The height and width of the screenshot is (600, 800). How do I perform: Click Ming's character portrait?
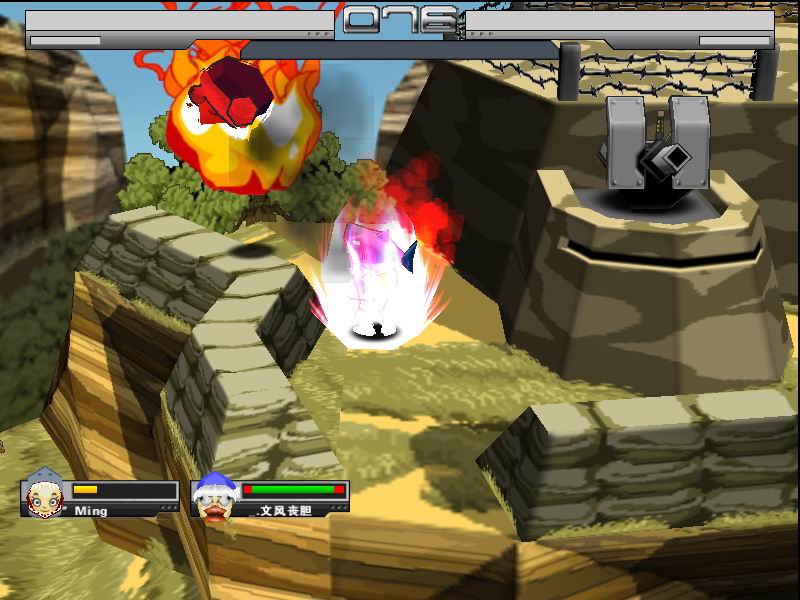pyautogui.click(x=45, y=493)
